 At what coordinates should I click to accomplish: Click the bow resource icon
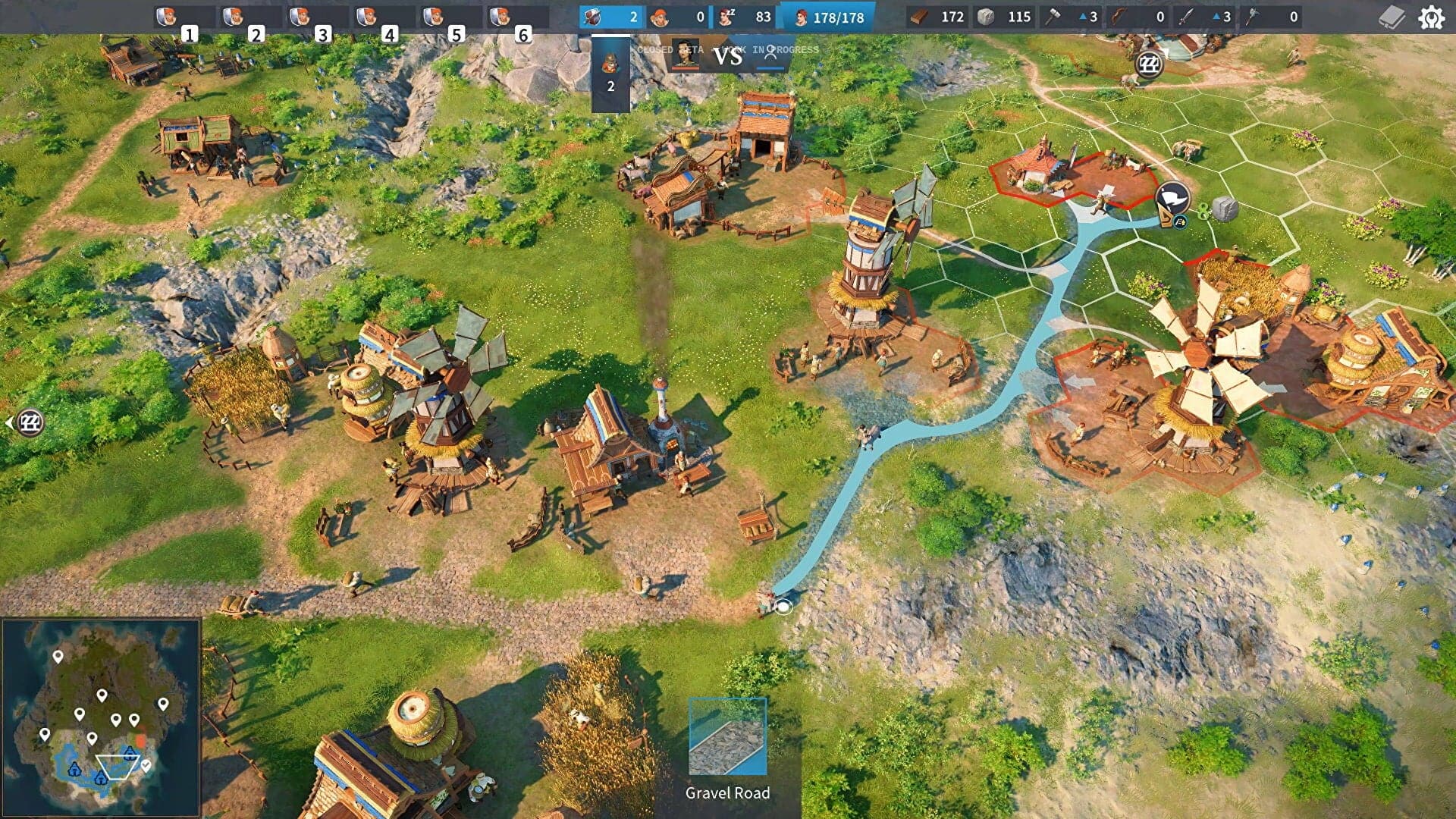click(x=1119, y=17)
